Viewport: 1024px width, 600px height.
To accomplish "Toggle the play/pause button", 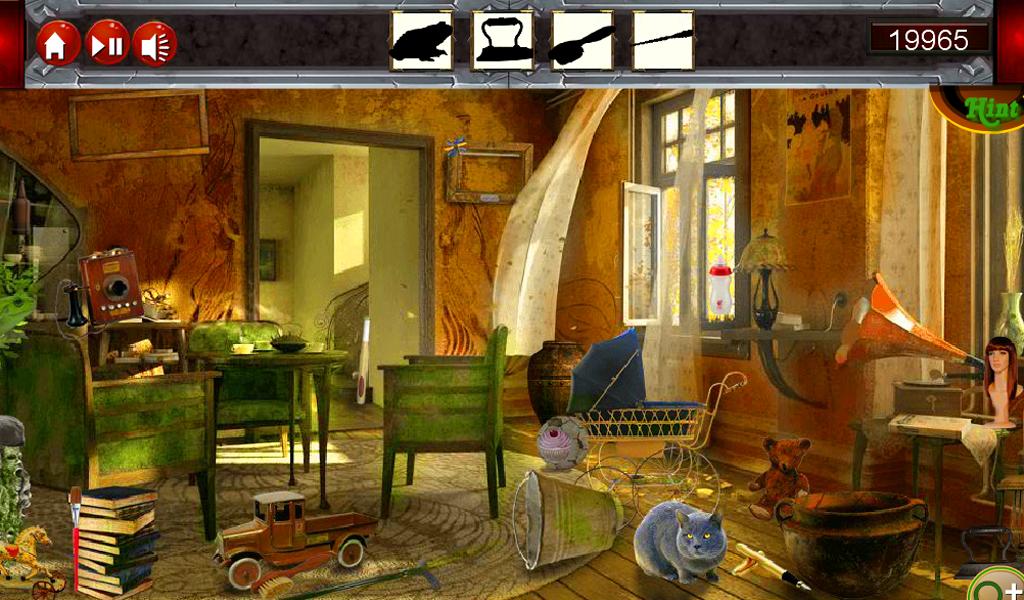I will click(x=107, y=44).
